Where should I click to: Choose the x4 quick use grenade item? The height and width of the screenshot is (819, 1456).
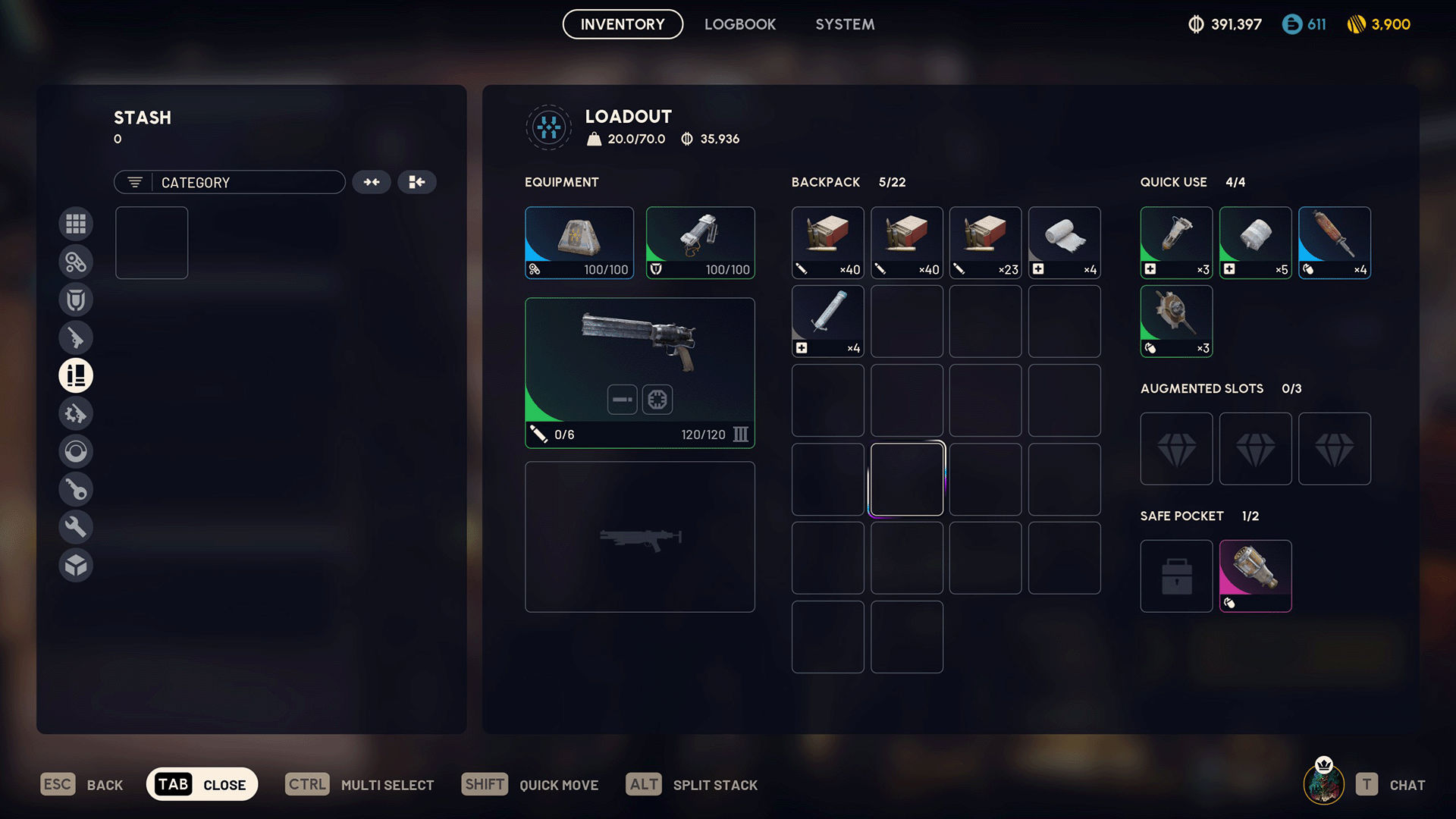point(1334,243)
